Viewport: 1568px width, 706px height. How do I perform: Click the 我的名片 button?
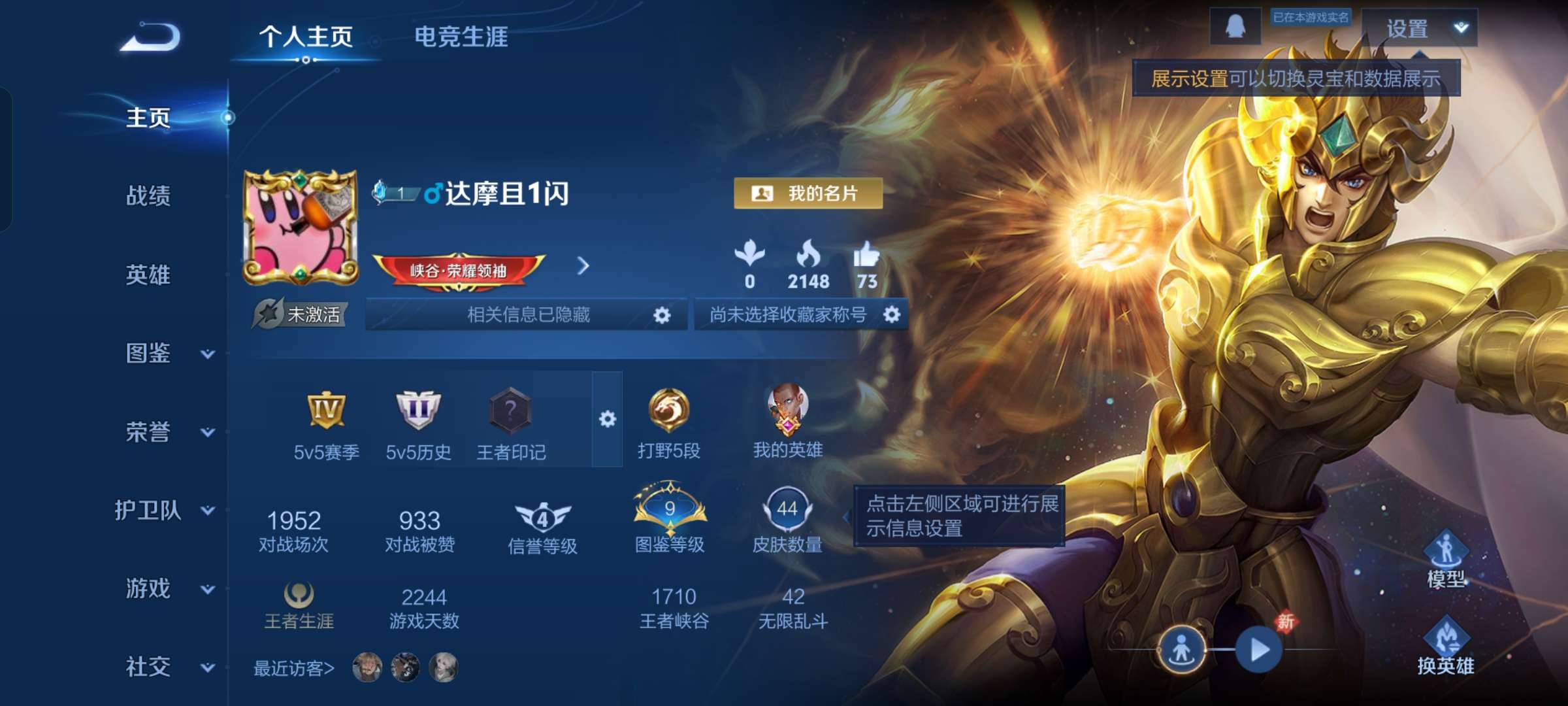(x=808, y=194)
